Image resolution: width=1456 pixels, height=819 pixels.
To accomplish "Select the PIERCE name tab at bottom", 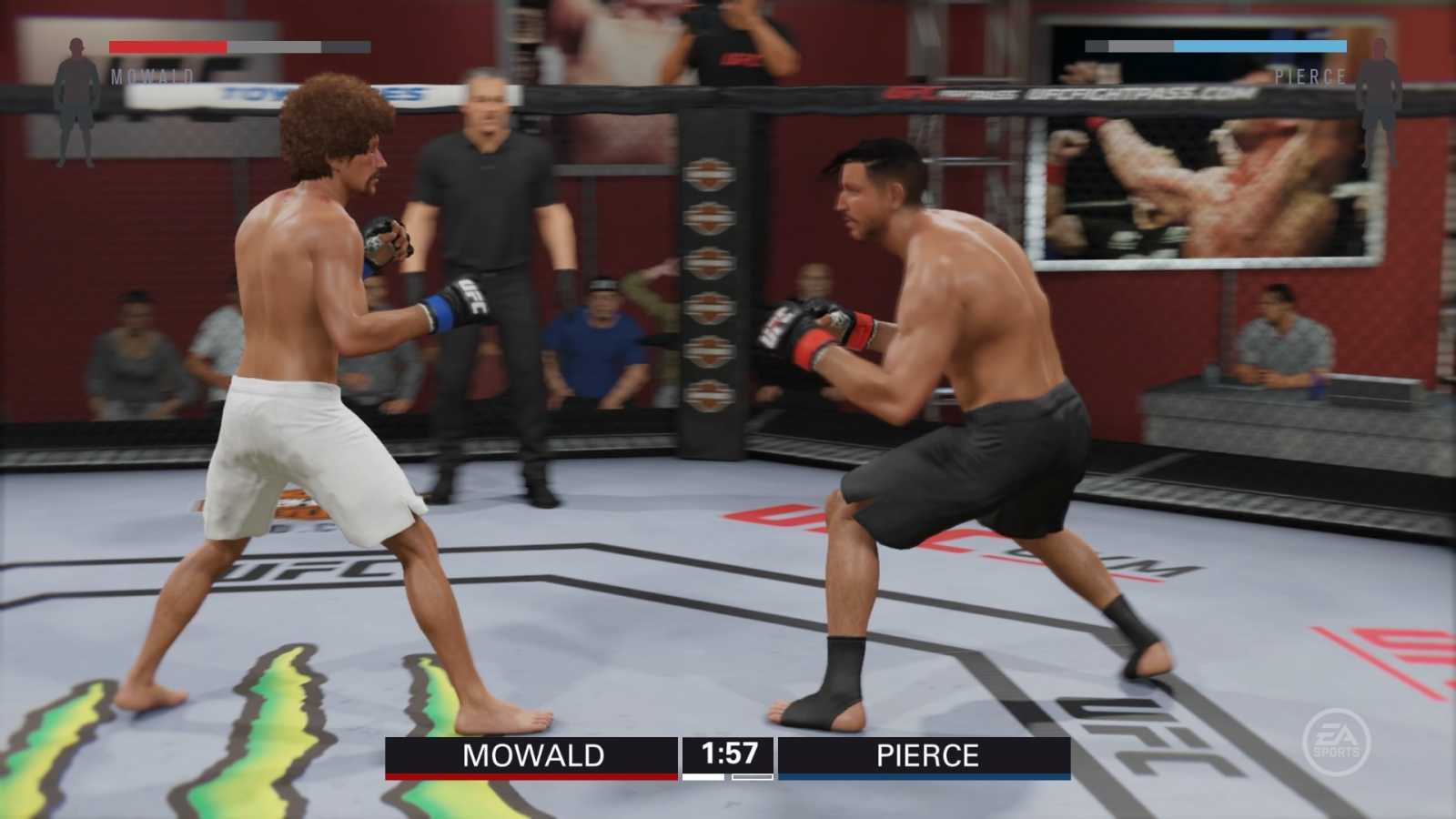I will click(928, 755).
